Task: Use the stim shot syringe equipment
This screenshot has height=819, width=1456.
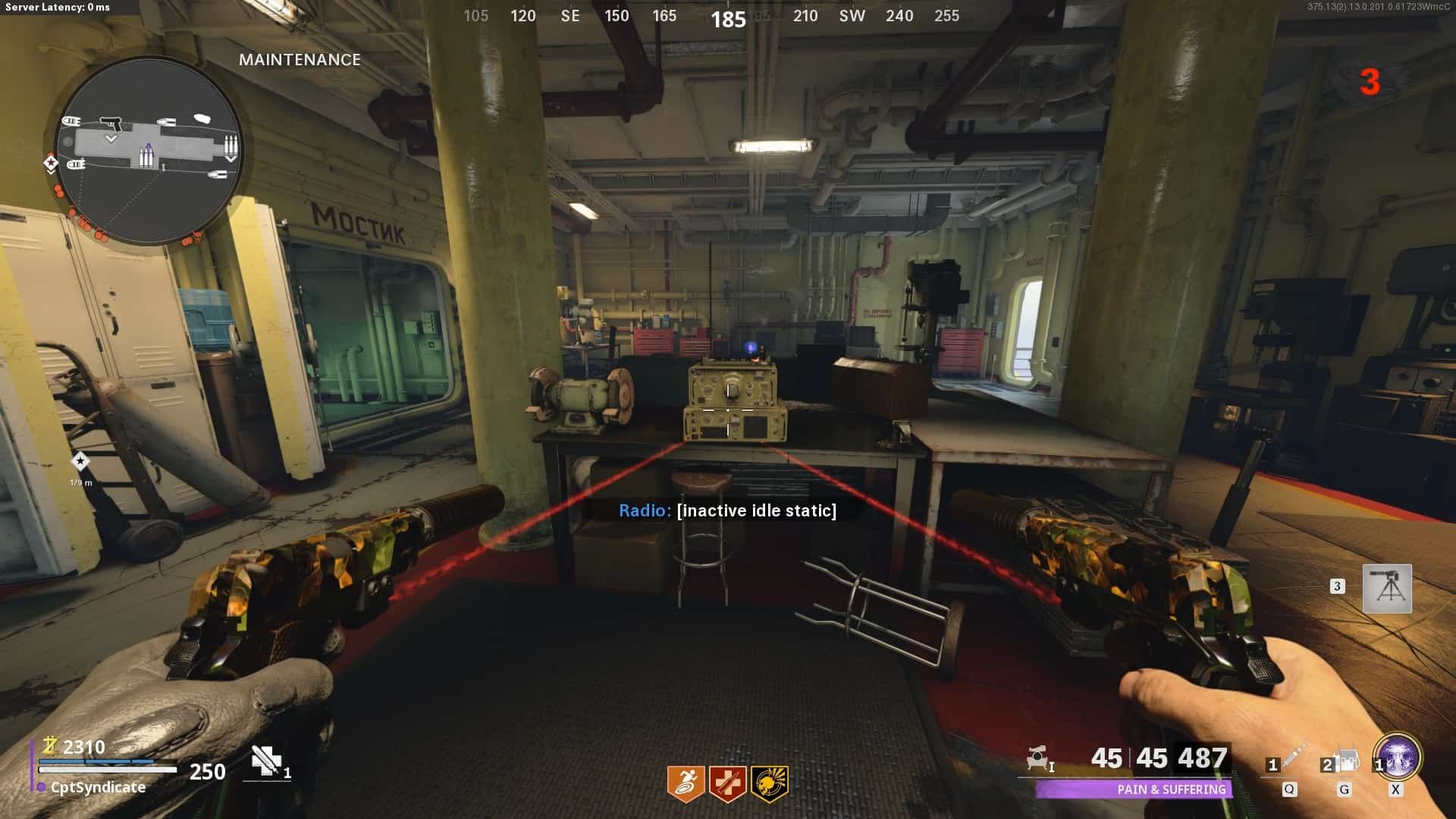Action: tap(1292, 758)
